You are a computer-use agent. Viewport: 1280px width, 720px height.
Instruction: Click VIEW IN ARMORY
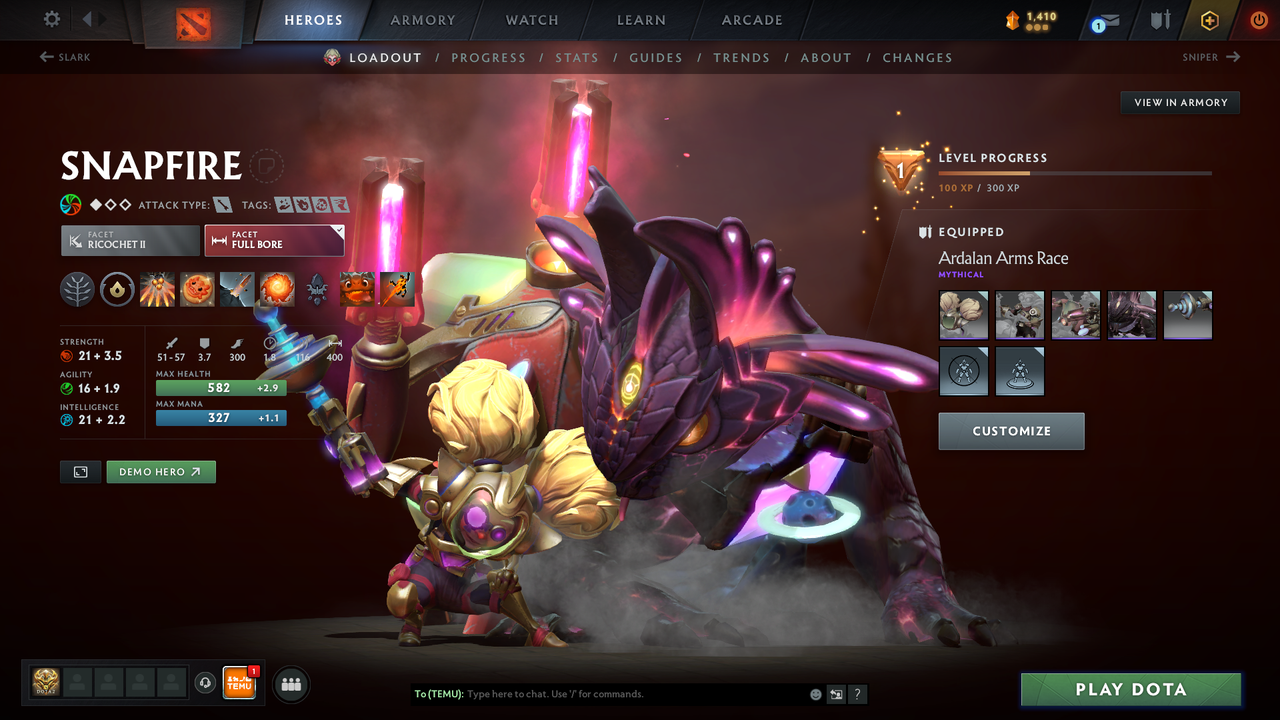[1179, 102]
